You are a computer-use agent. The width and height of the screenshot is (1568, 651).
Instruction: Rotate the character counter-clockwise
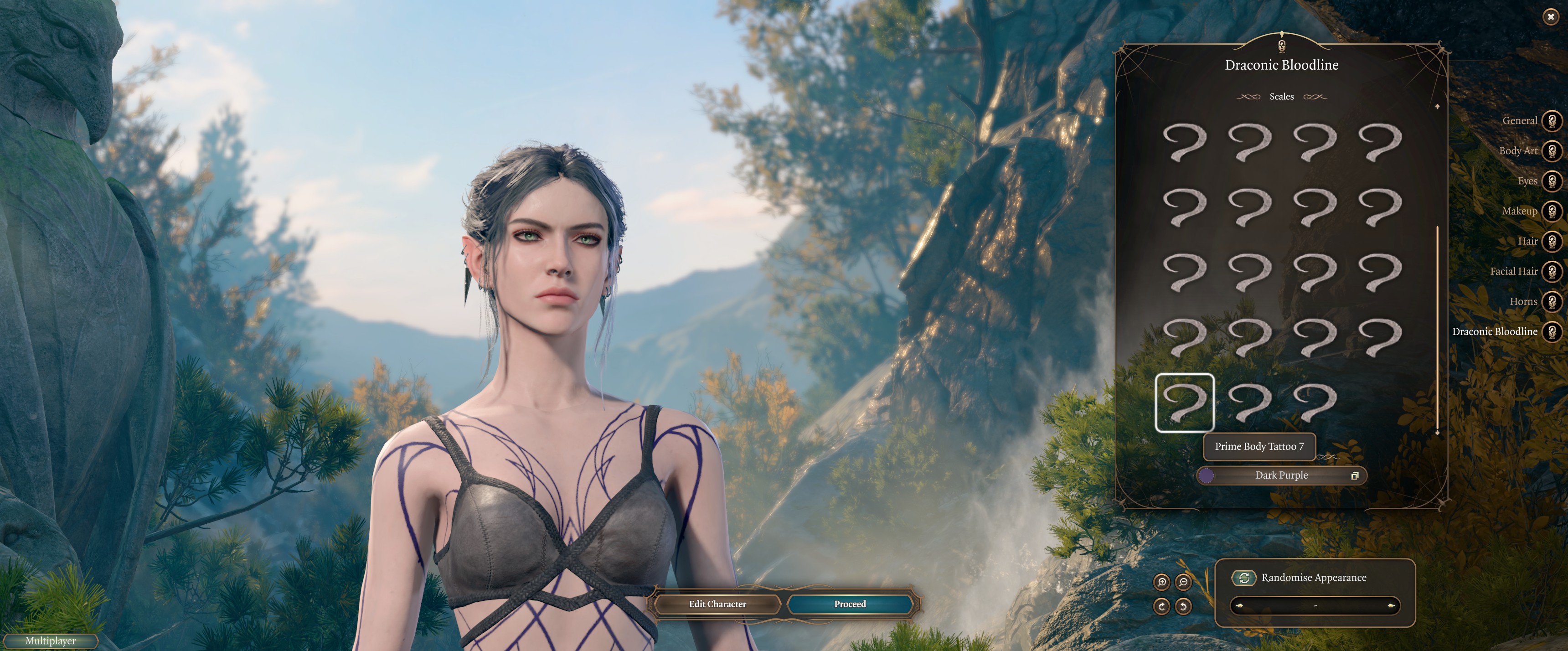[1183, 606]
